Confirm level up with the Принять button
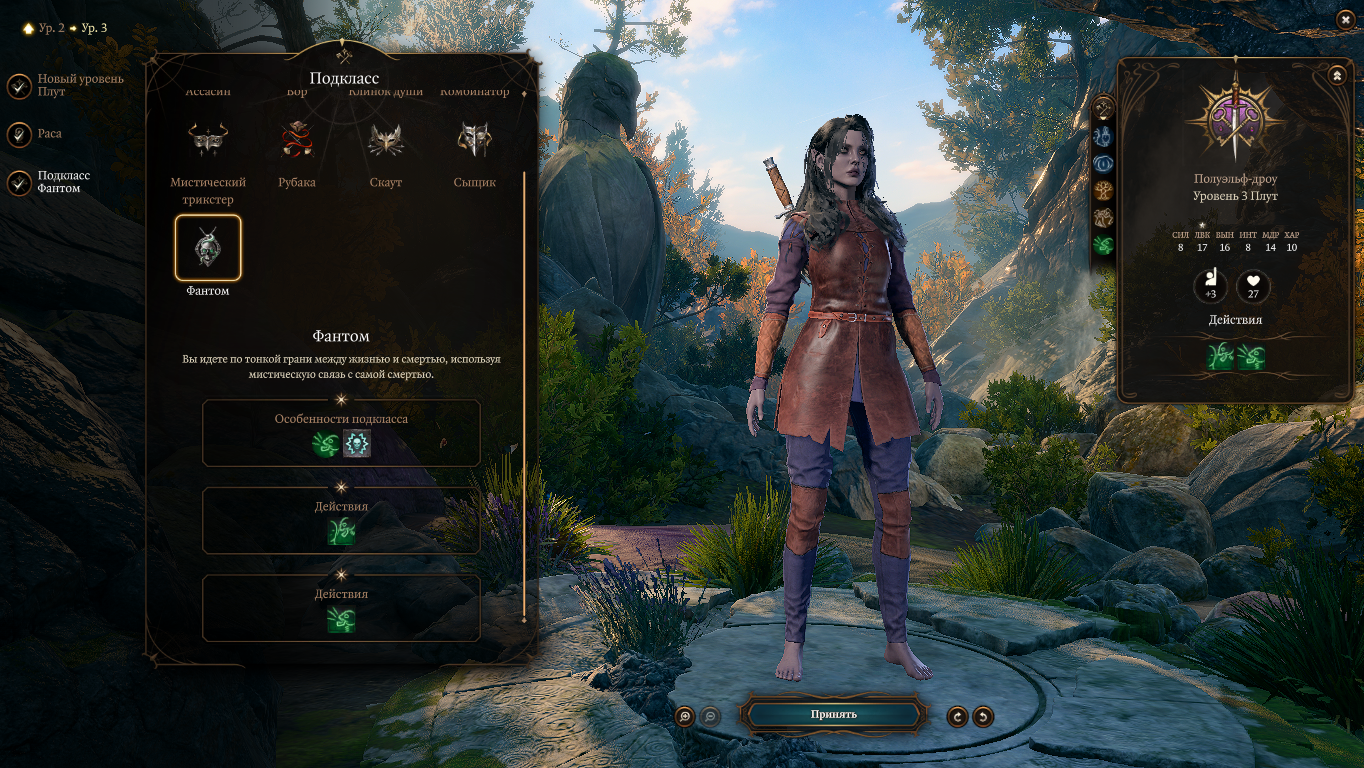This screenshot has height=768, width=1364. (833, 714)
